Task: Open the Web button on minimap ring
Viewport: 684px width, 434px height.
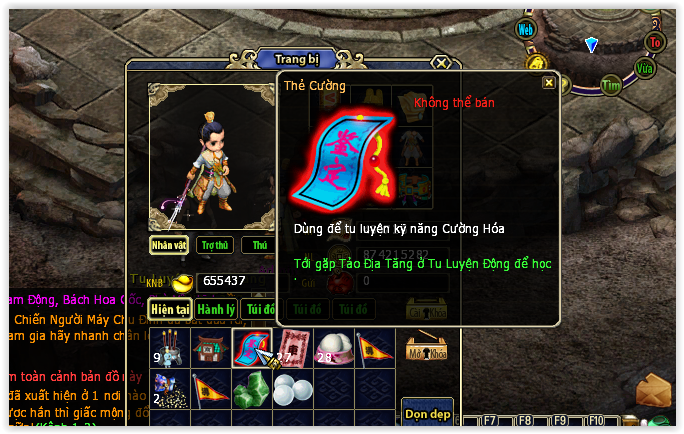Action: pos(526,29)
